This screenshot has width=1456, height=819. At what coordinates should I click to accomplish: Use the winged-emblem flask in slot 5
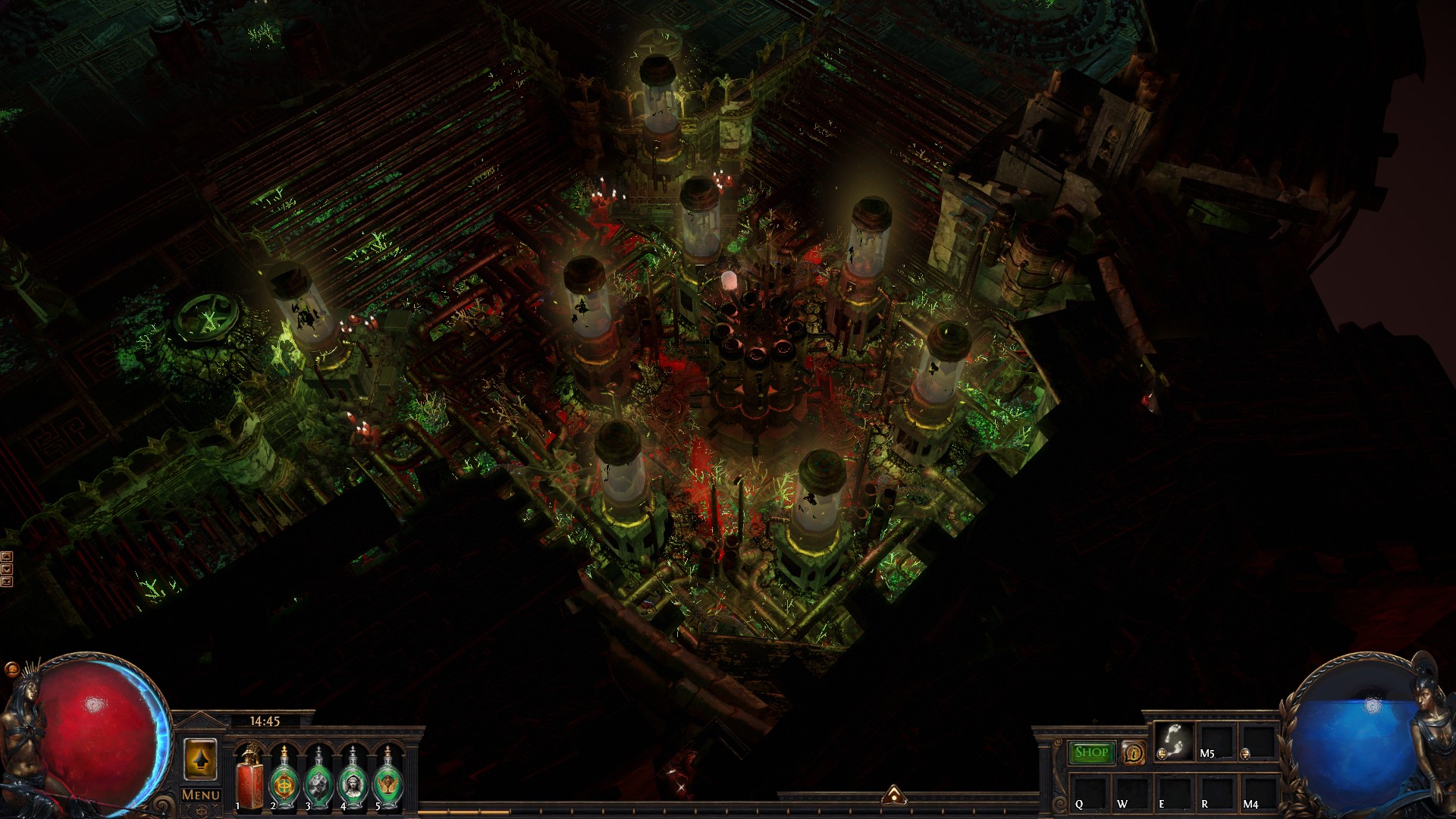(388, 778)
